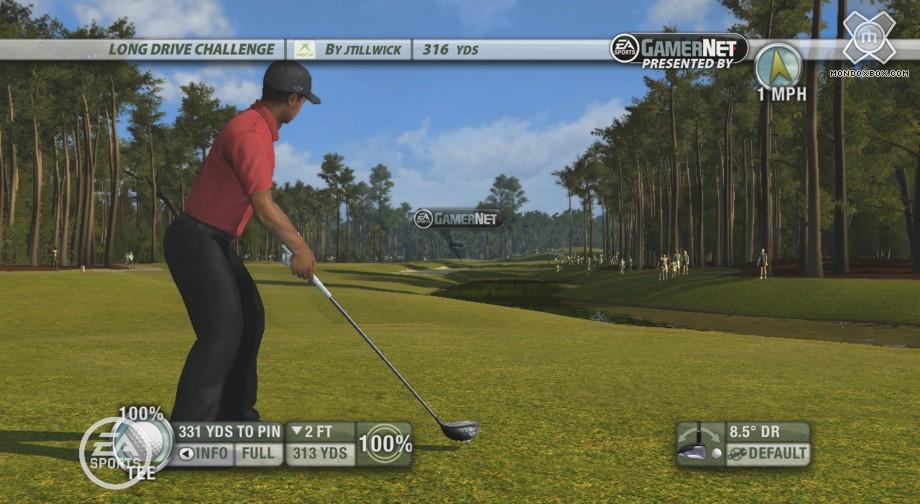
Task: Select the FULL shot type
Action: tap(259, 455)
